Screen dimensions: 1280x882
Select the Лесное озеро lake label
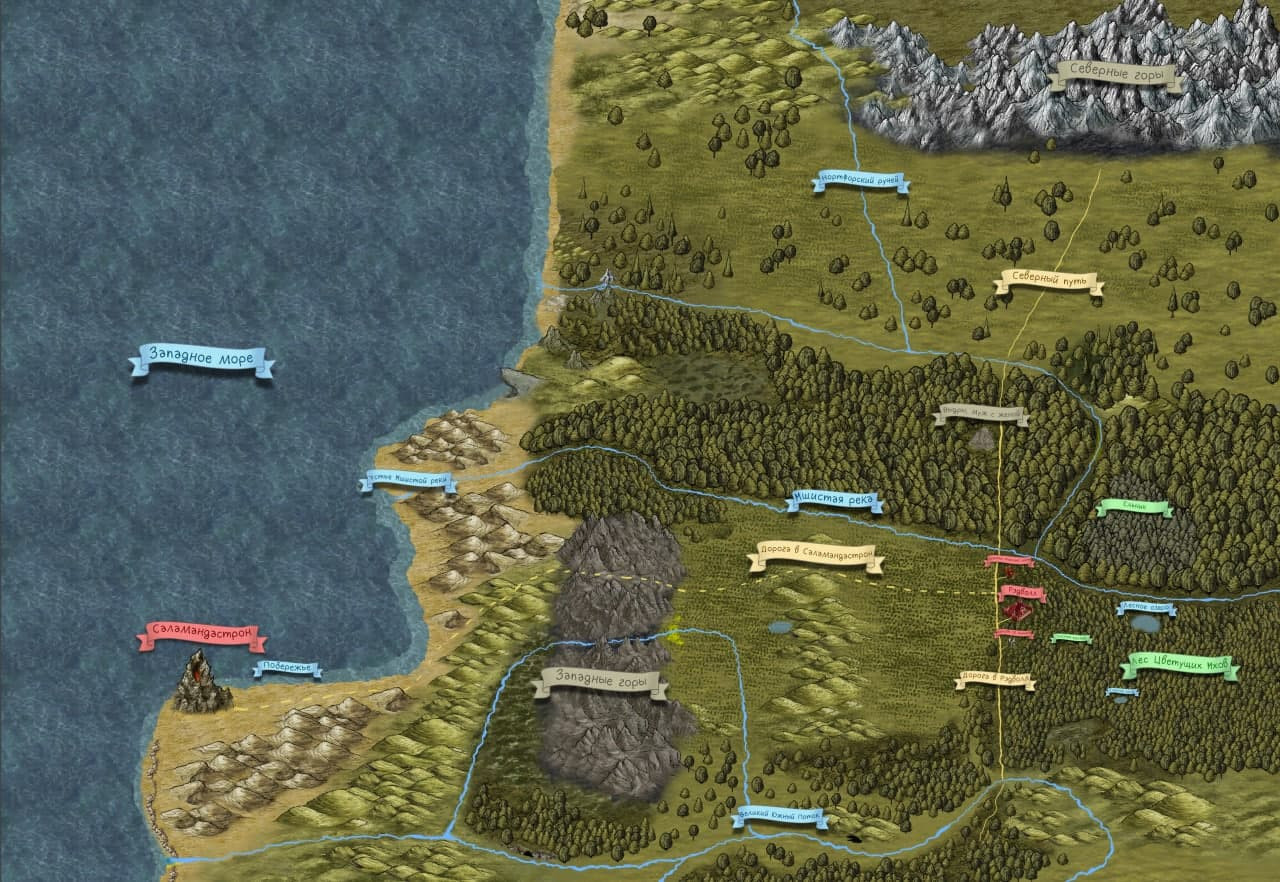click(1146, 607)
